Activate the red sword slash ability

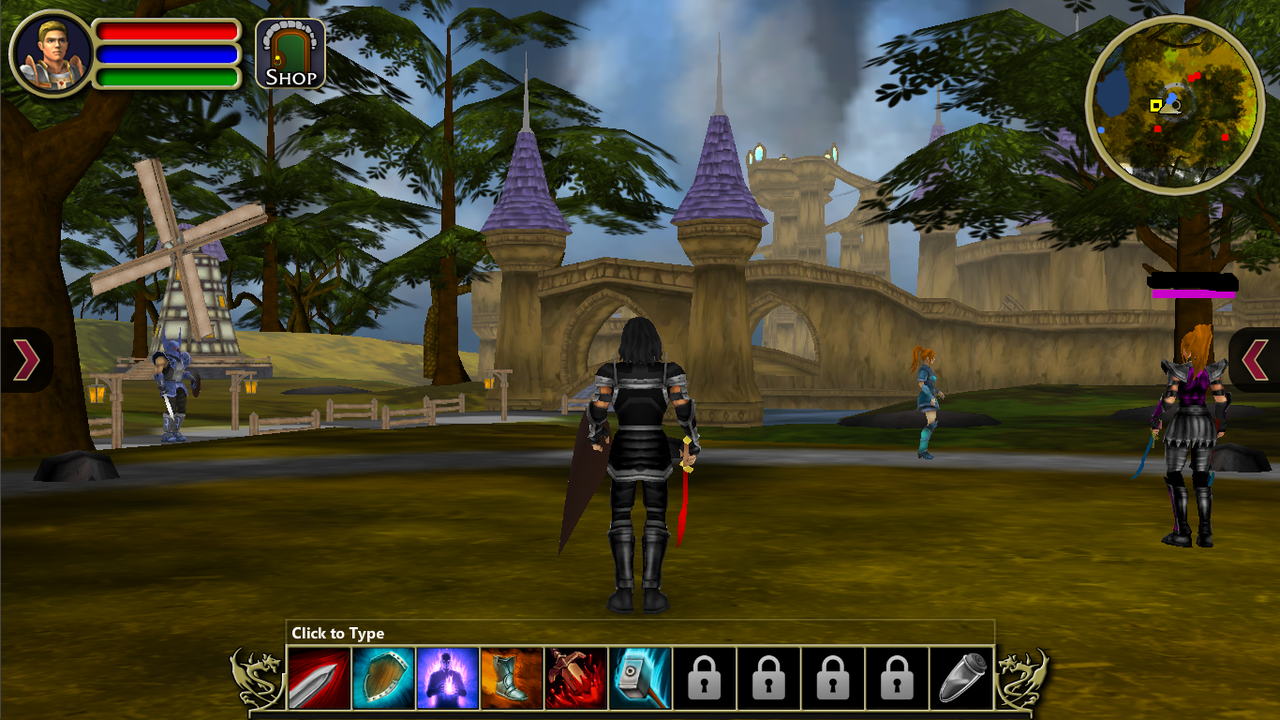coord(319,679)
